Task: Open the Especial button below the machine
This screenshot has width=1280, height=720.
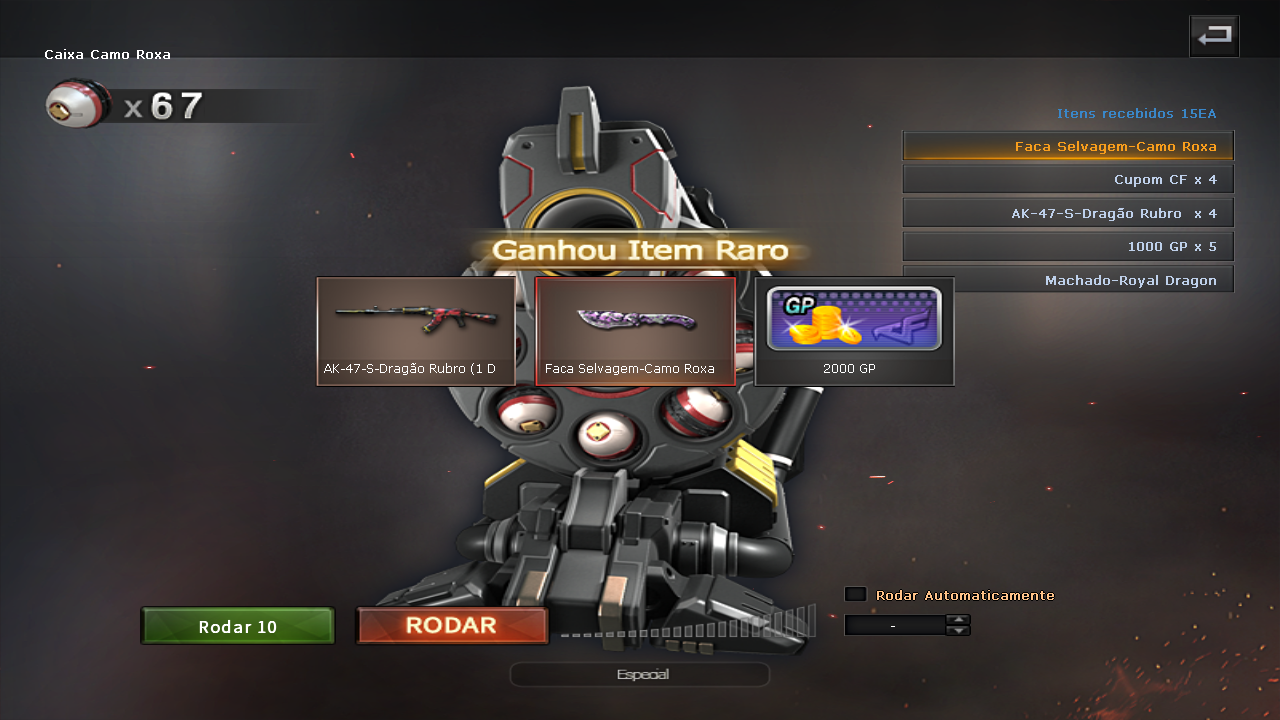Action: 640,675
